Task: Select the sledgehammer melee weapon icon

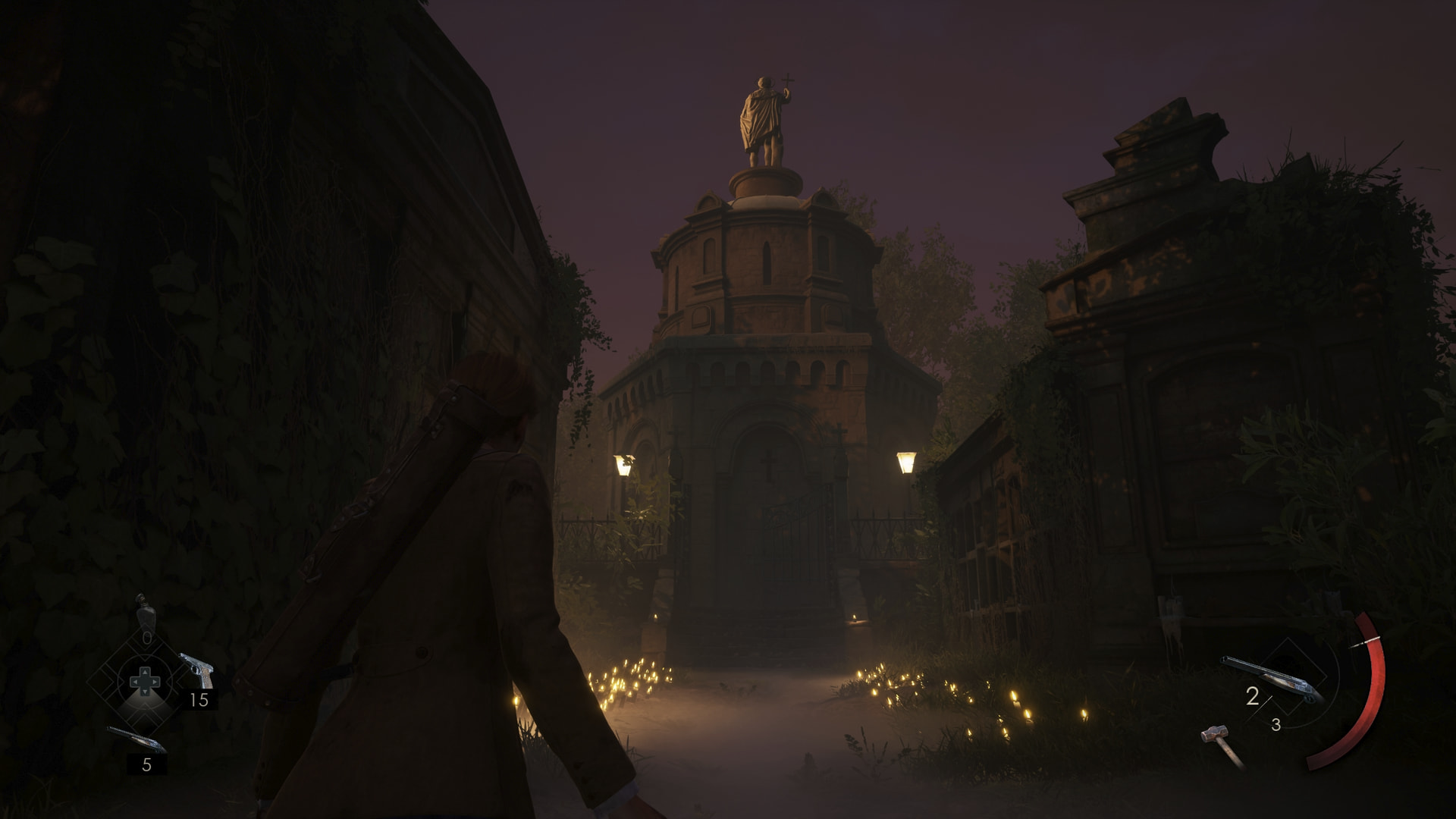Action: click(1222, 744)
